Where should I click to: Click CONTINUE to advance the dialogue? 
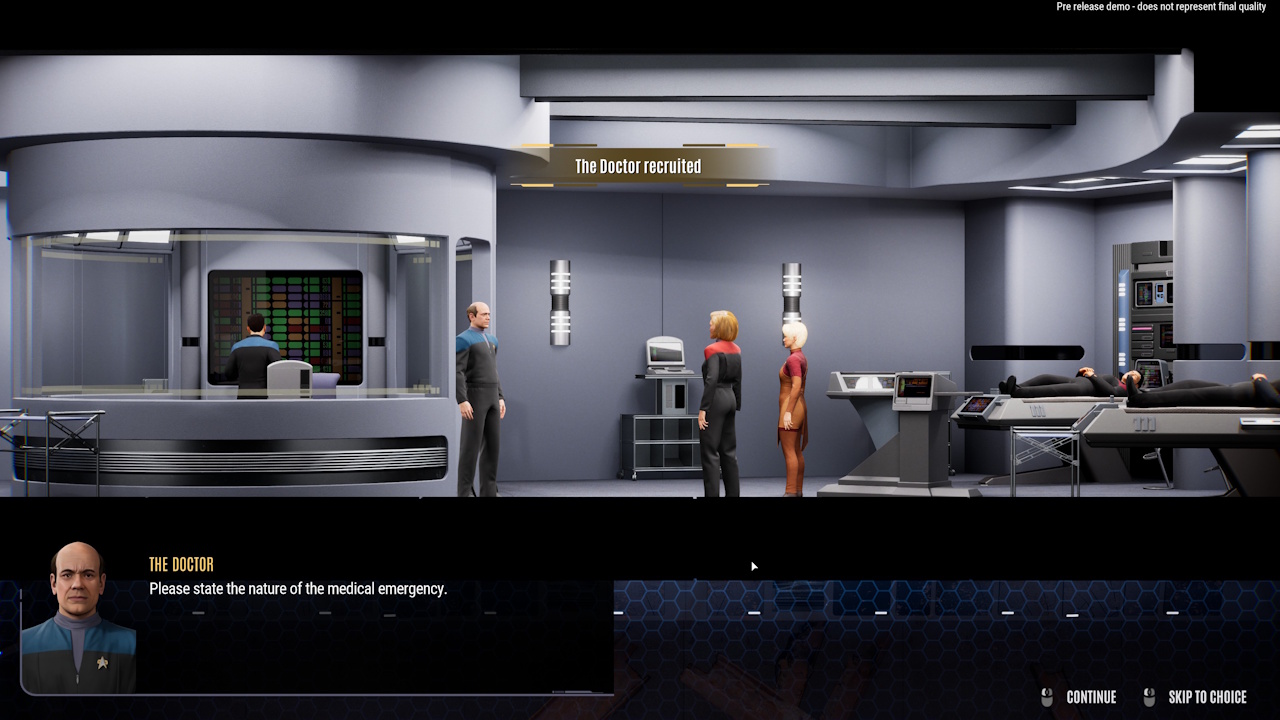click(1092, 697)
